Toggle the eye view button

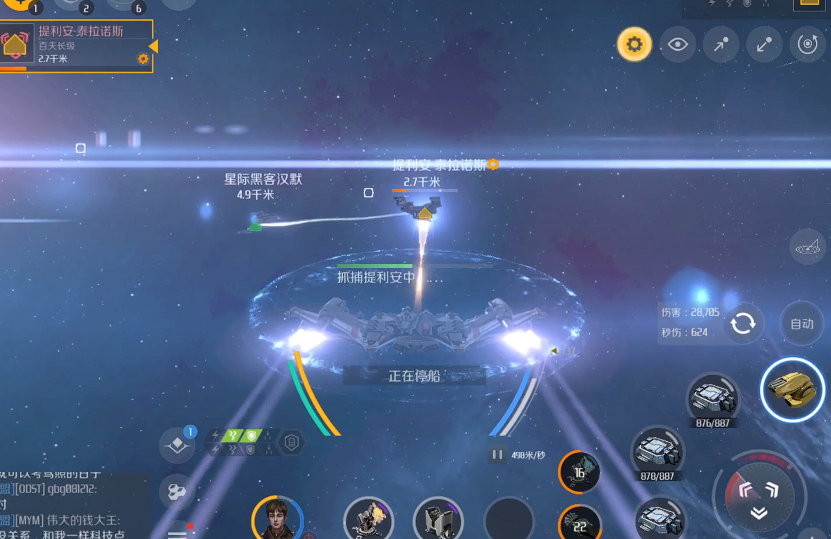coord(678,44)
